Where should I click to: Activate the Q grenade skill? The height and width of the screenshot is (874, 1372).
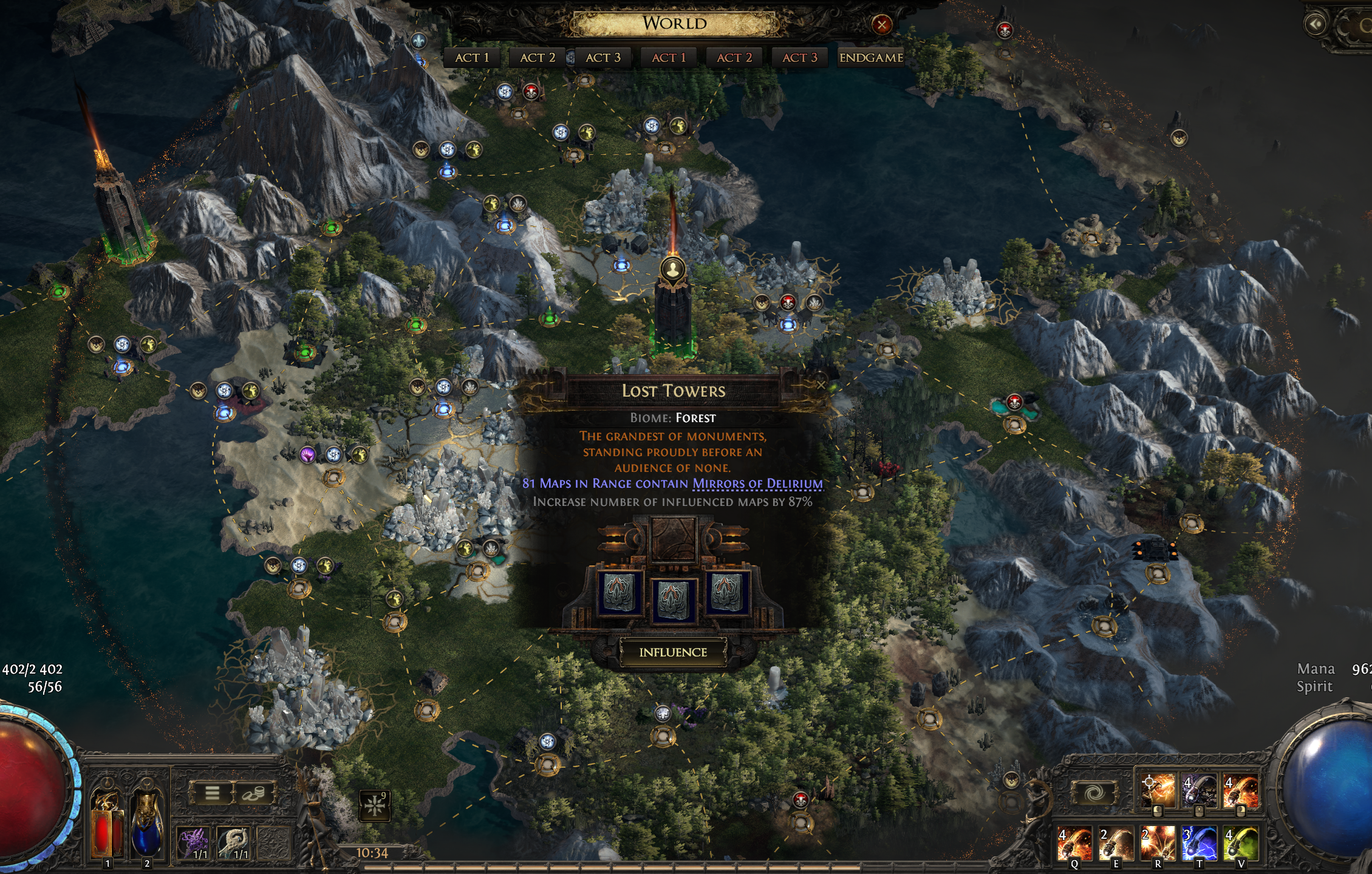point(1074,844)
